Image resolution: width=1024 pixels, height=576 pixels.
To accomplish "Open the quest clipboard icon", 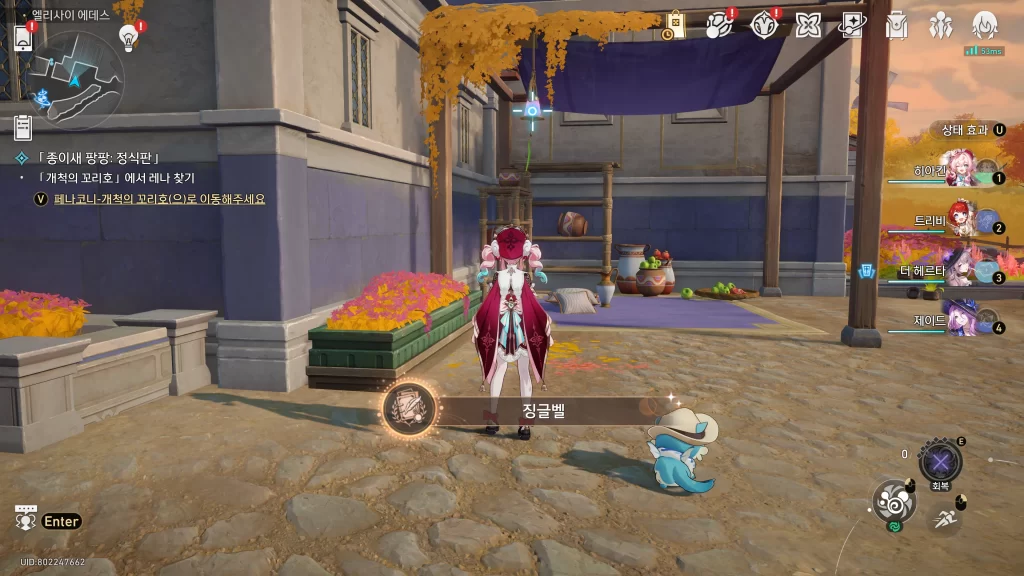I will click(23, 127).
